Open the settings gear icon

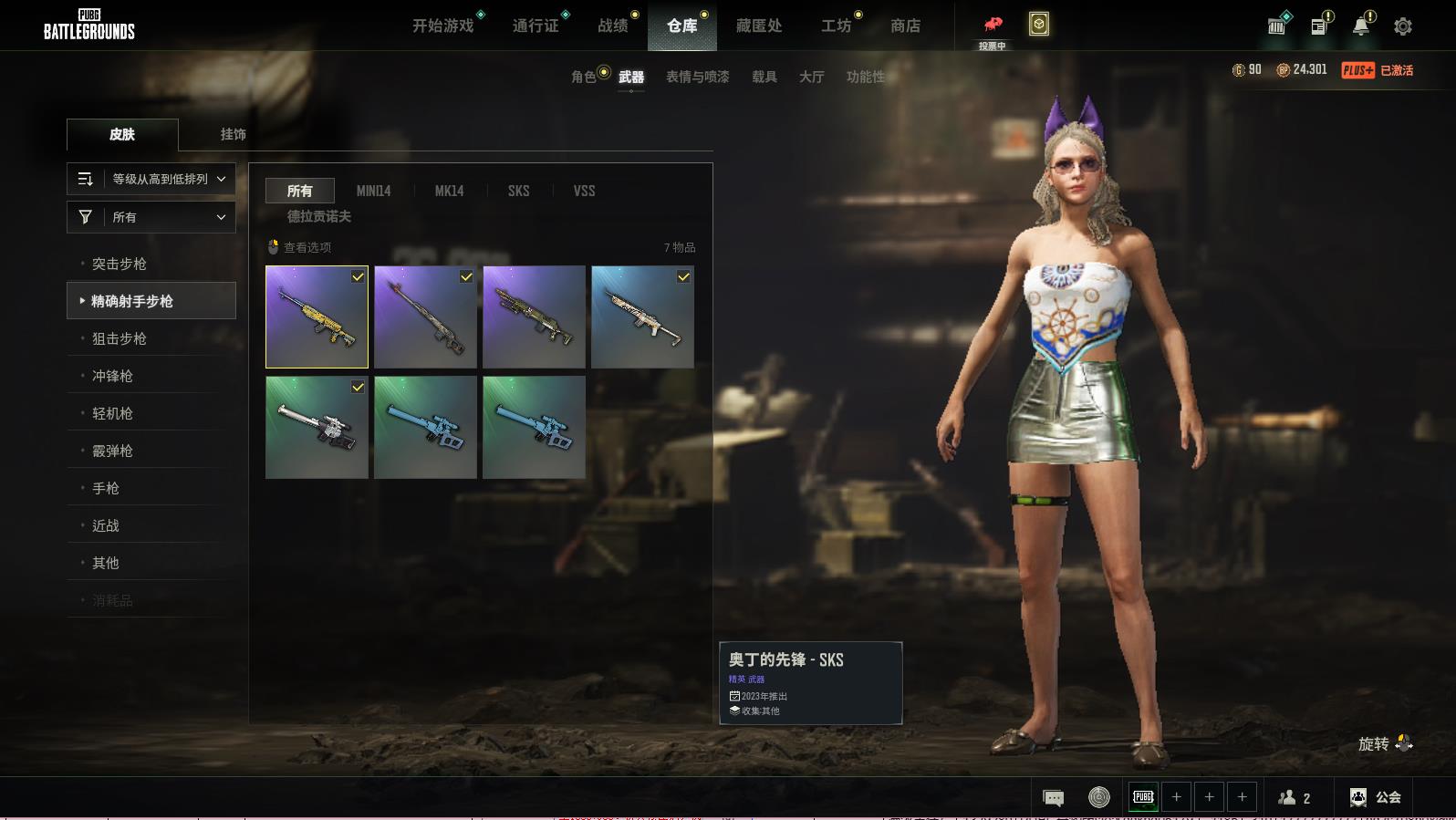[x=1403, y=26]
